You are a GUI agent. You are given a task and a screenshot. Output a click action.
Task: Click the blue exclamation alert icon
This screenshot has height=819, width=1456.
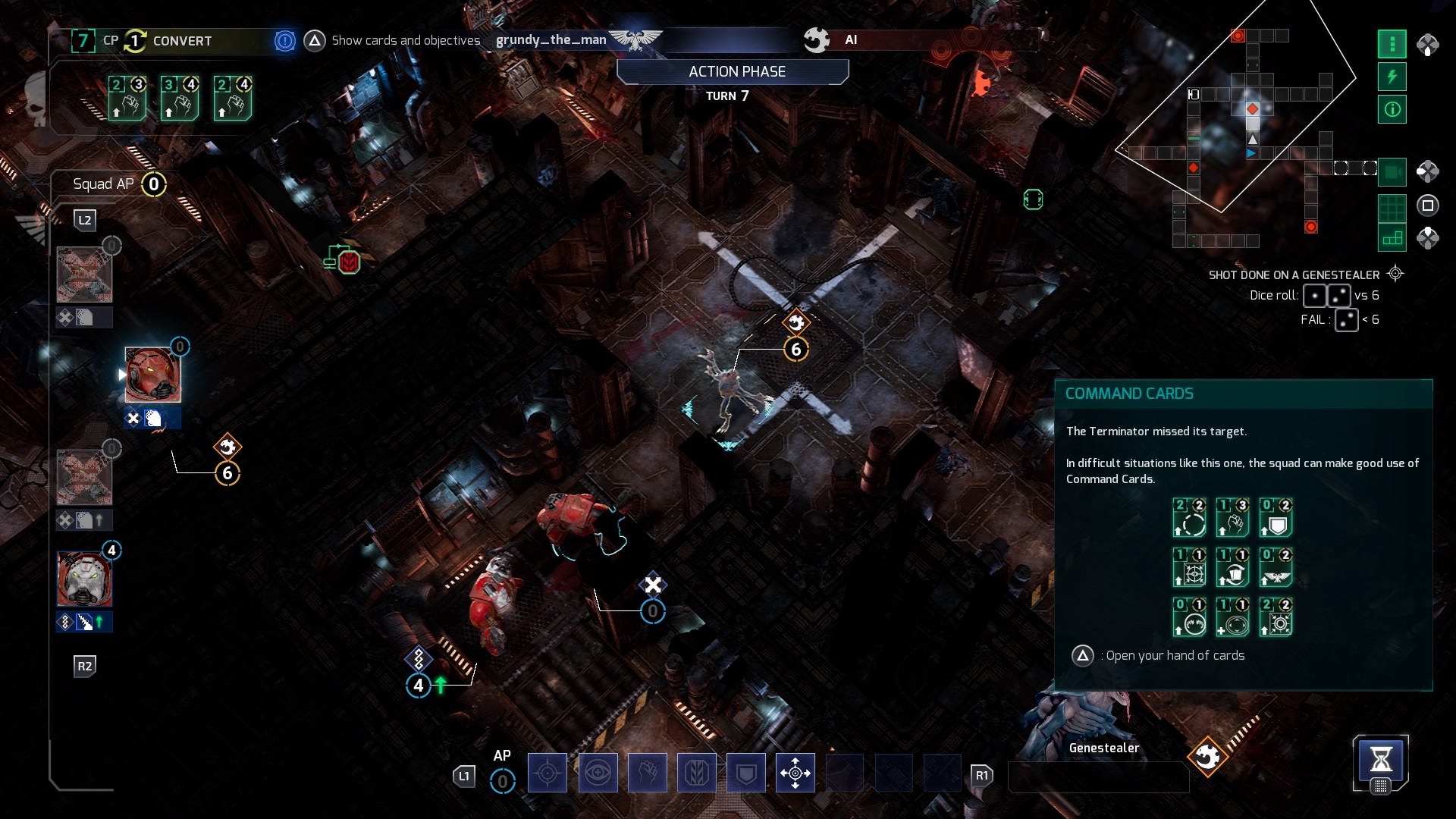284,41
